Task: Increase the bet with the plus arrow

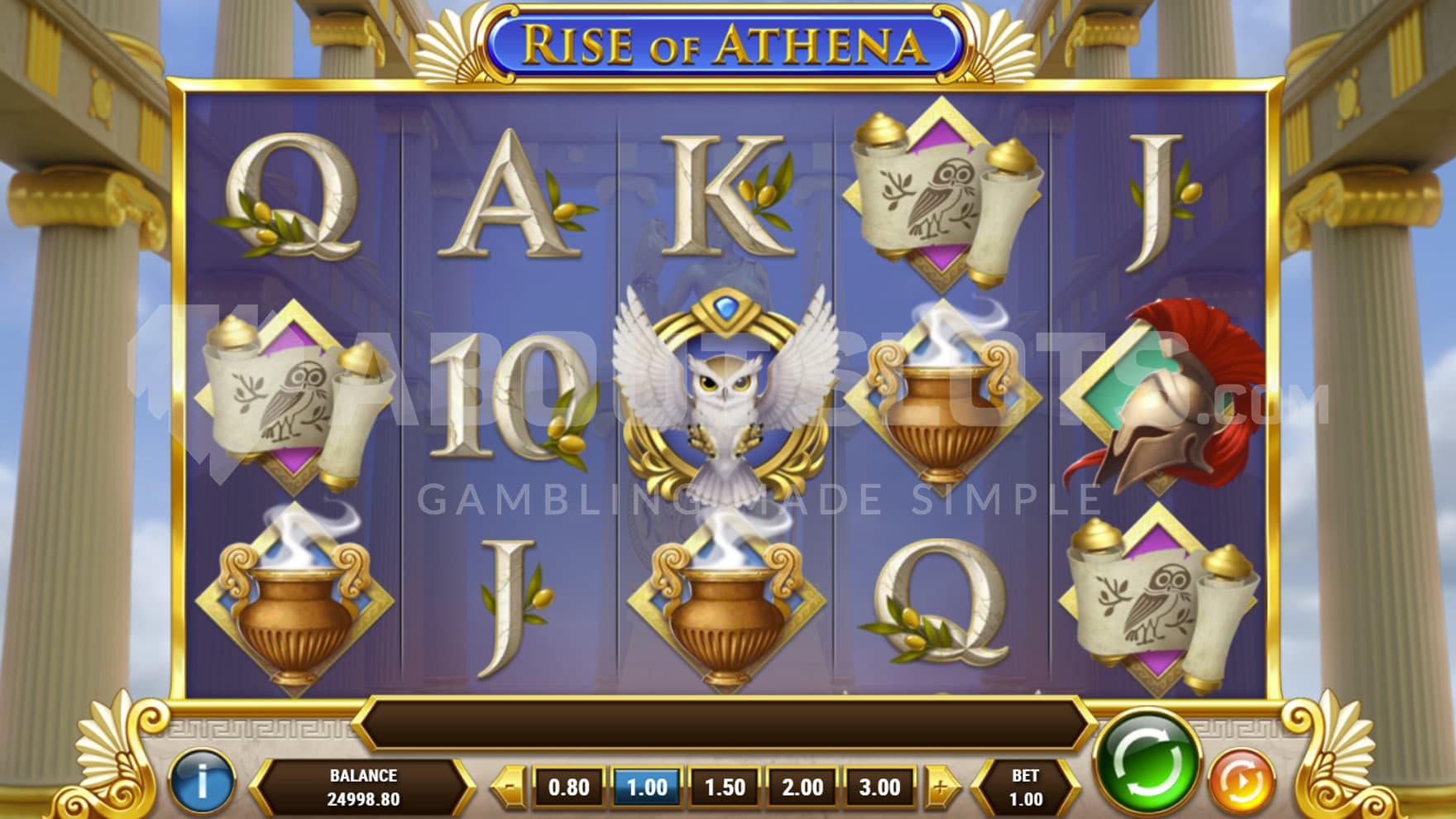Action: click(940, 787)
